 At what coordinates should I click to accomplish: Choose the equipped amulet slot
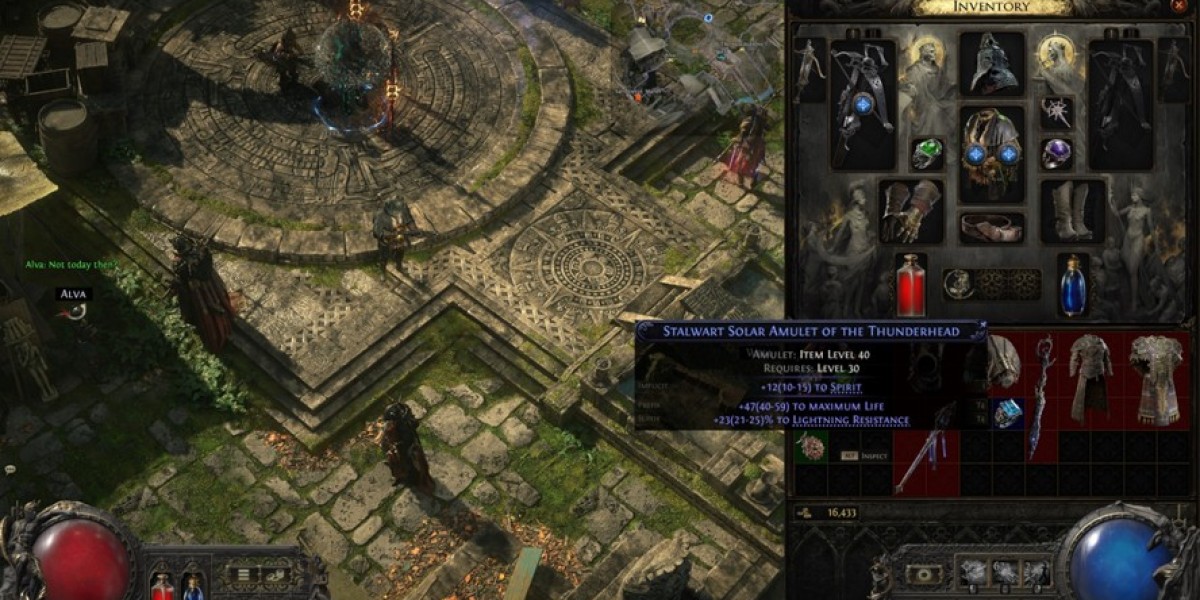(1056, 112)
